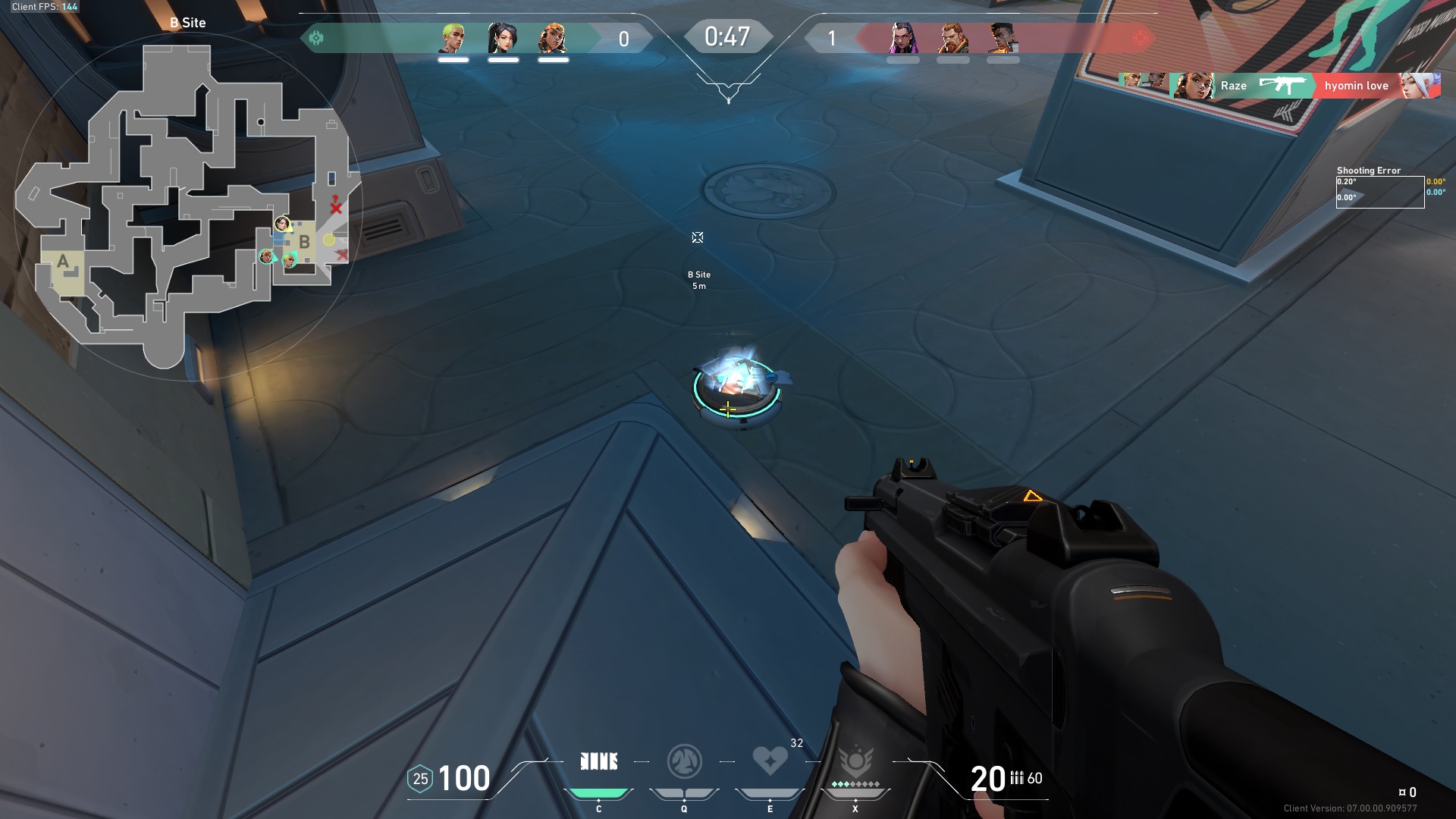Select the green-haired teammate portrait in the top bar
This screenshot has width=1456, height=819.
pyautogui.click(x=453, y=38)
